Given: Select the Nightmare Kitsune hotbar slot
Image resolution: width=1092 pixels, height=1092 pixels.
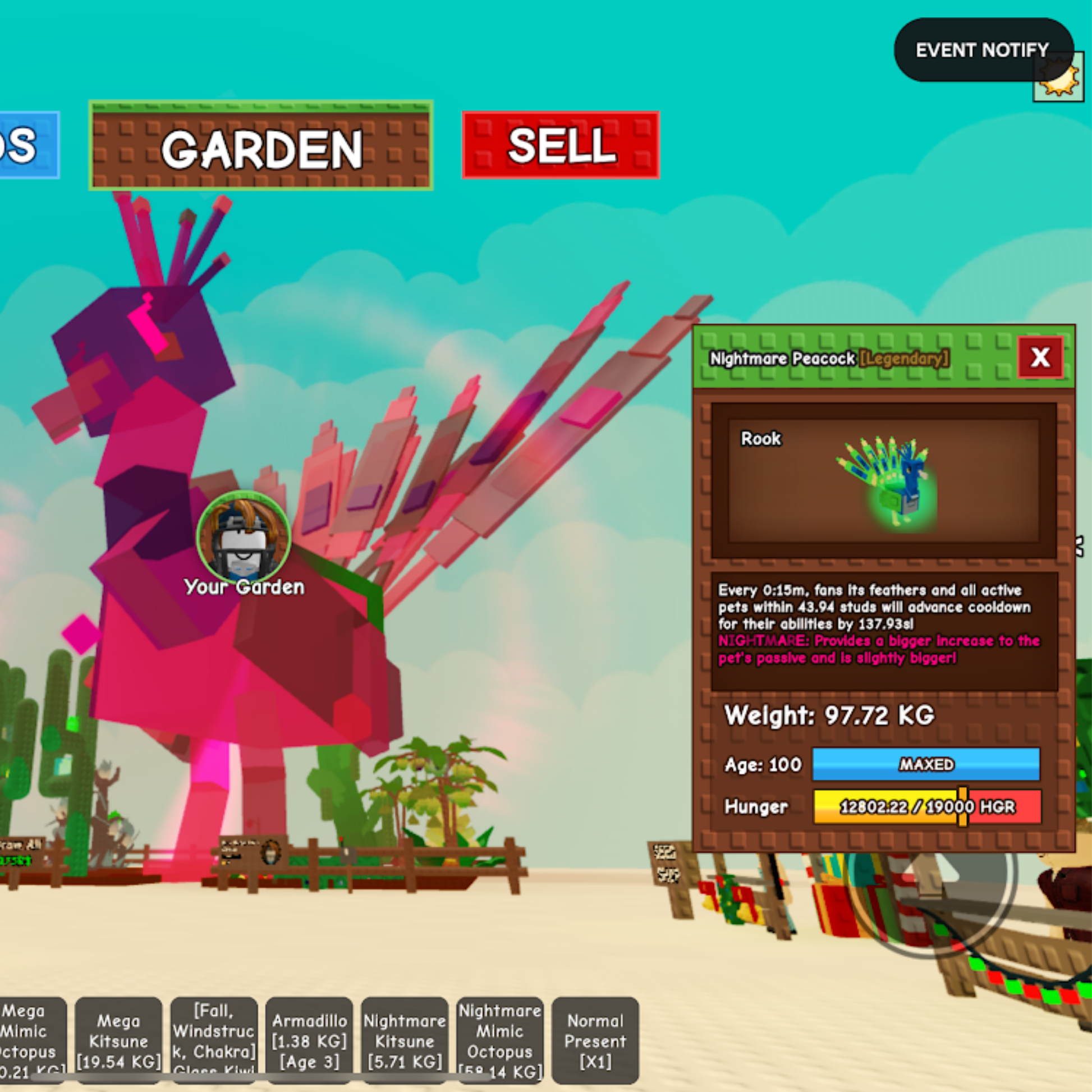Looking at the screenshot, I should [405, 1040].
